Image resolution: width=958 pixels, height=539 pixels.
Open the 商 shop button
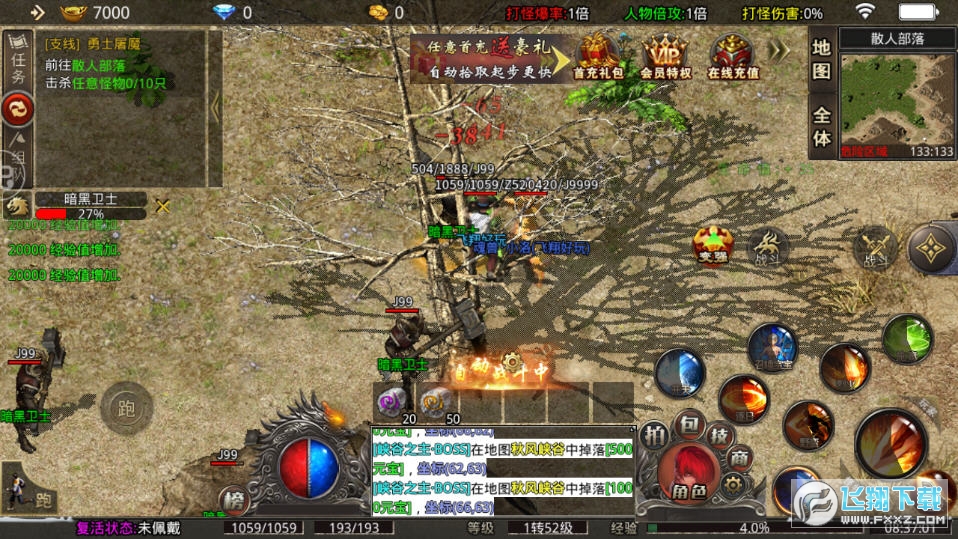click(739, 458)
